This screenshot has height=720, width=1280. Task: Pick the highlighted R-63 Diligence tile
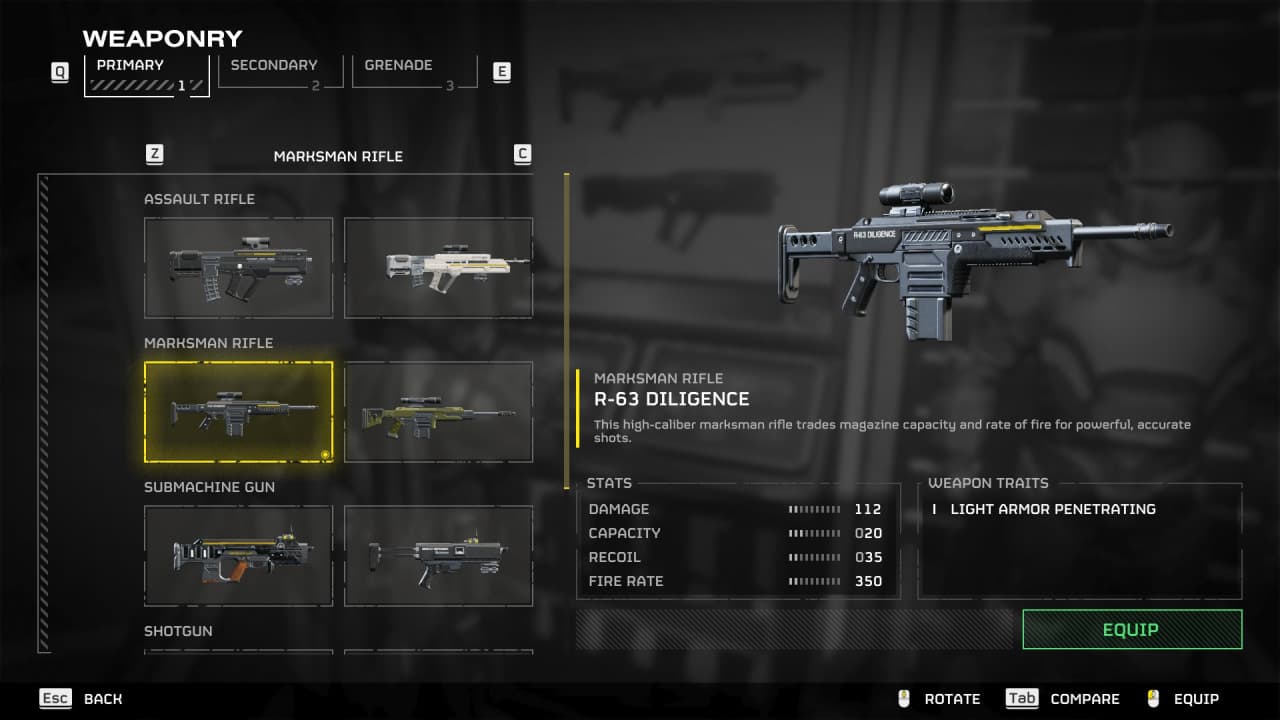point(238,411)
